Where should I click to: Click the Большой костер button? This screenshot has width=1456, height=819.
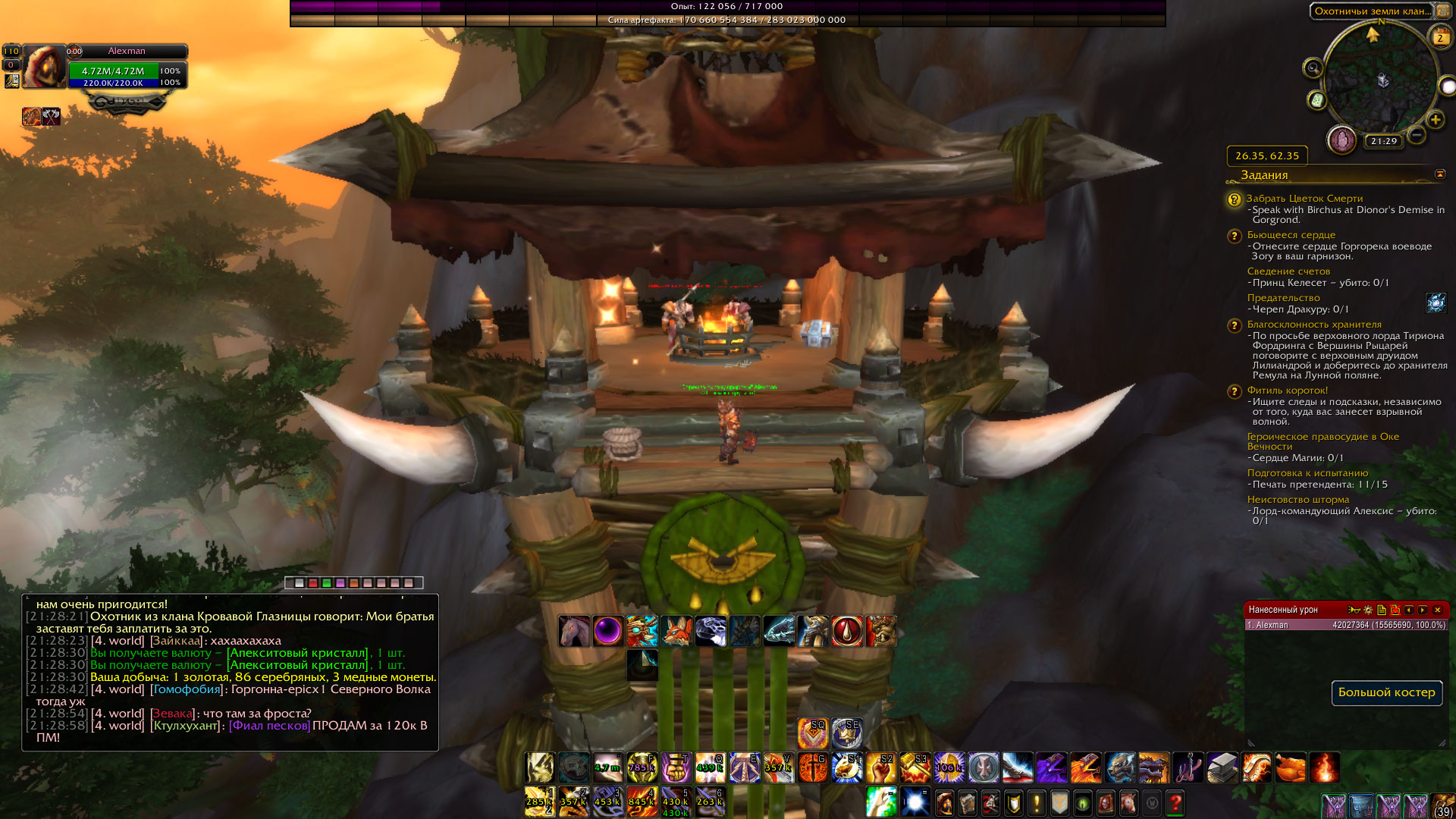coord(1386,692)
